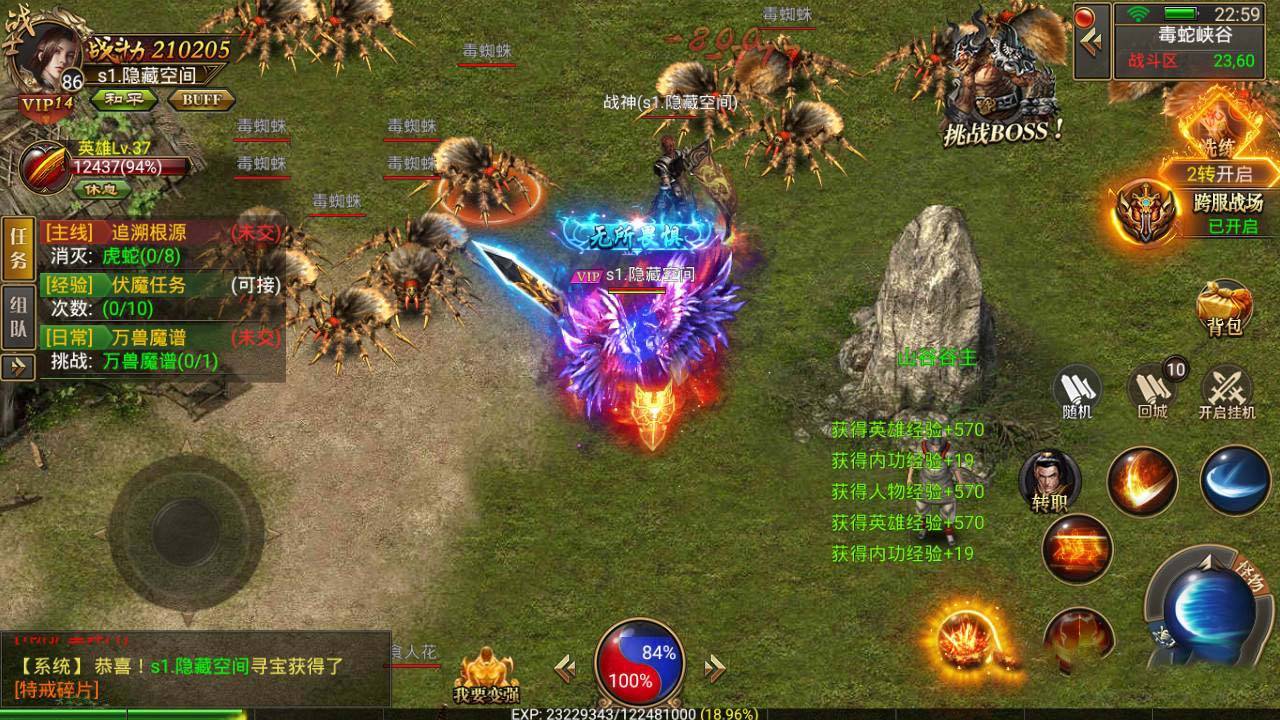Cast the orange fire slash skill
Image resolution: width=1280 pixels, height=720 pixels.
point(1141,481)
